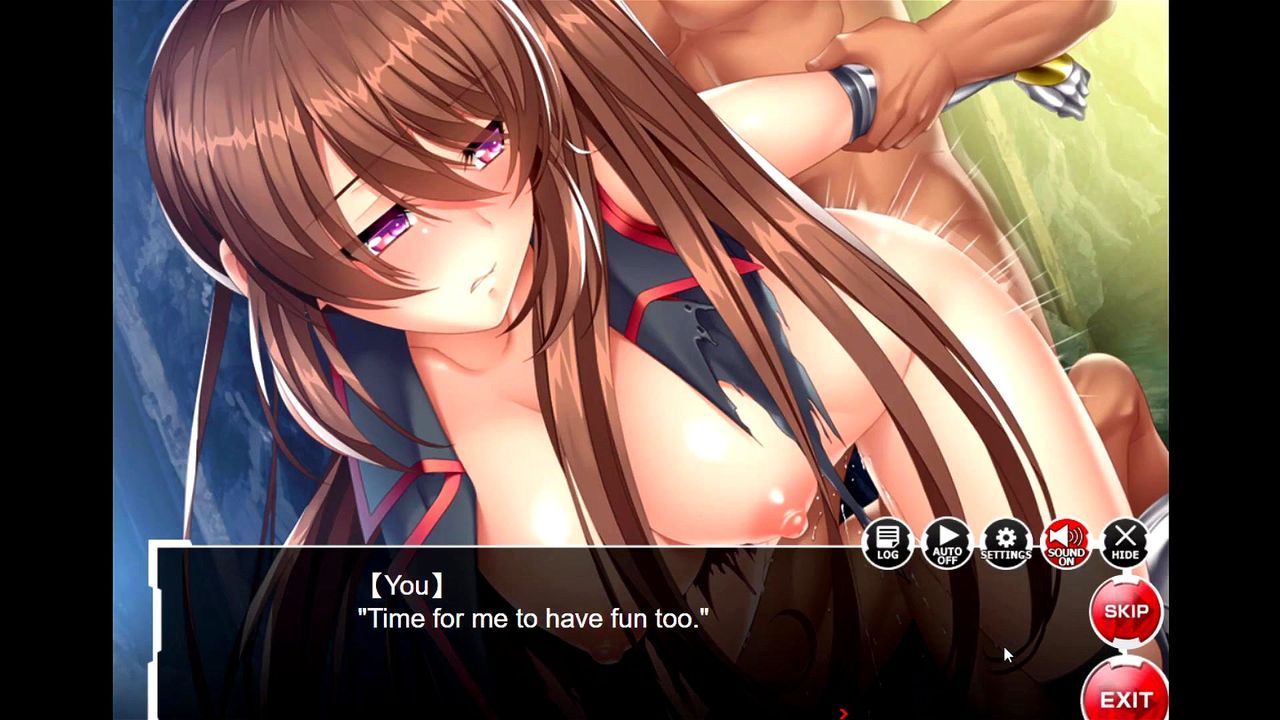Mute the game audio via SOUND ON
The width and height of the screenshot is (1280, 720).
(1066, 543)
